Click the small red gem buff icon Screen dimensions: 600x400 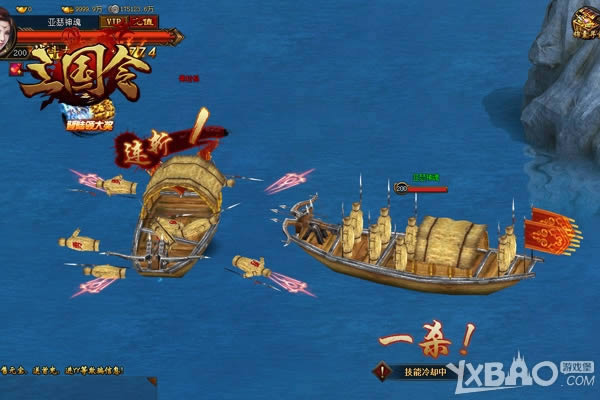[15, 69]
